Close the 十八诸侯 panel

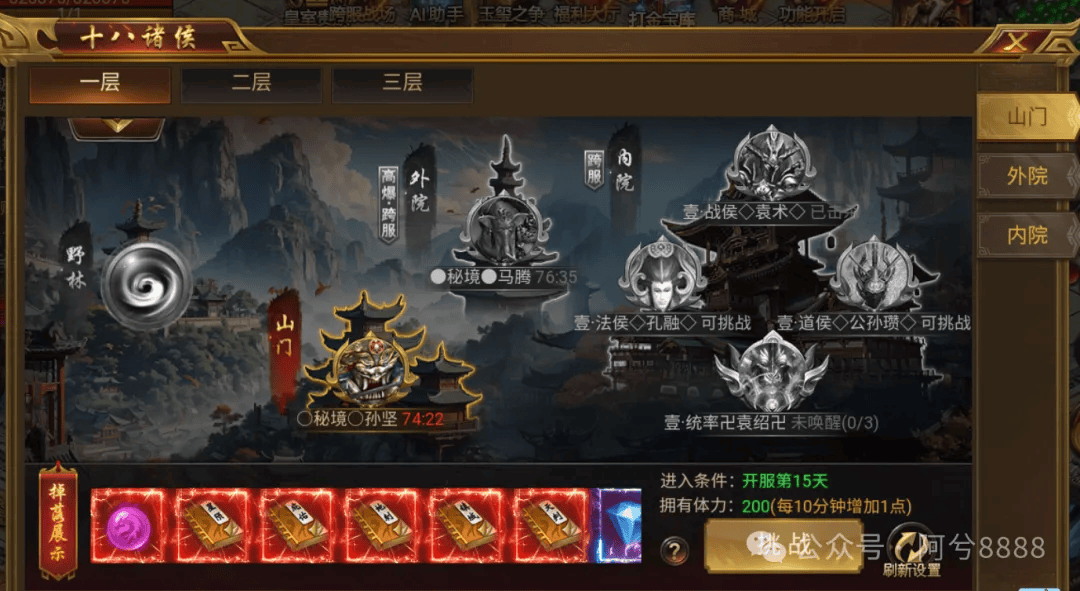click(x=1016, y=42)
